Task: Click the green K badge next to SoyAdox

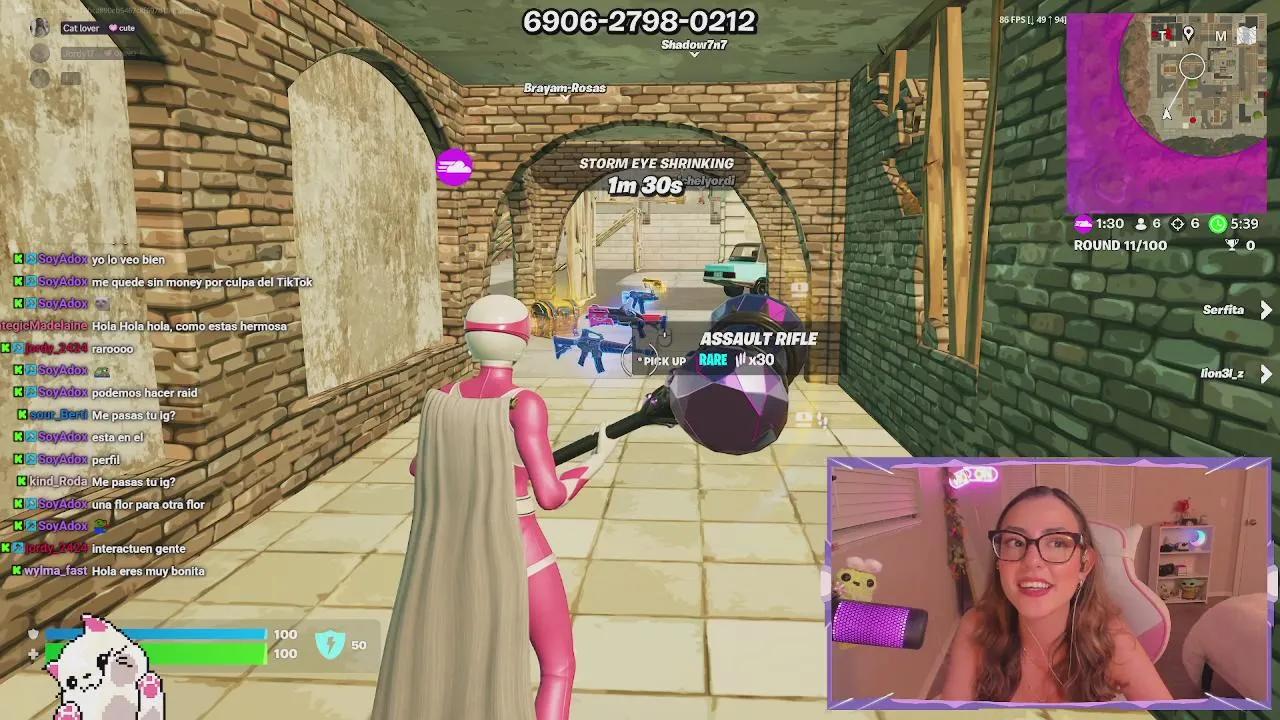Action: click(18, 259)
